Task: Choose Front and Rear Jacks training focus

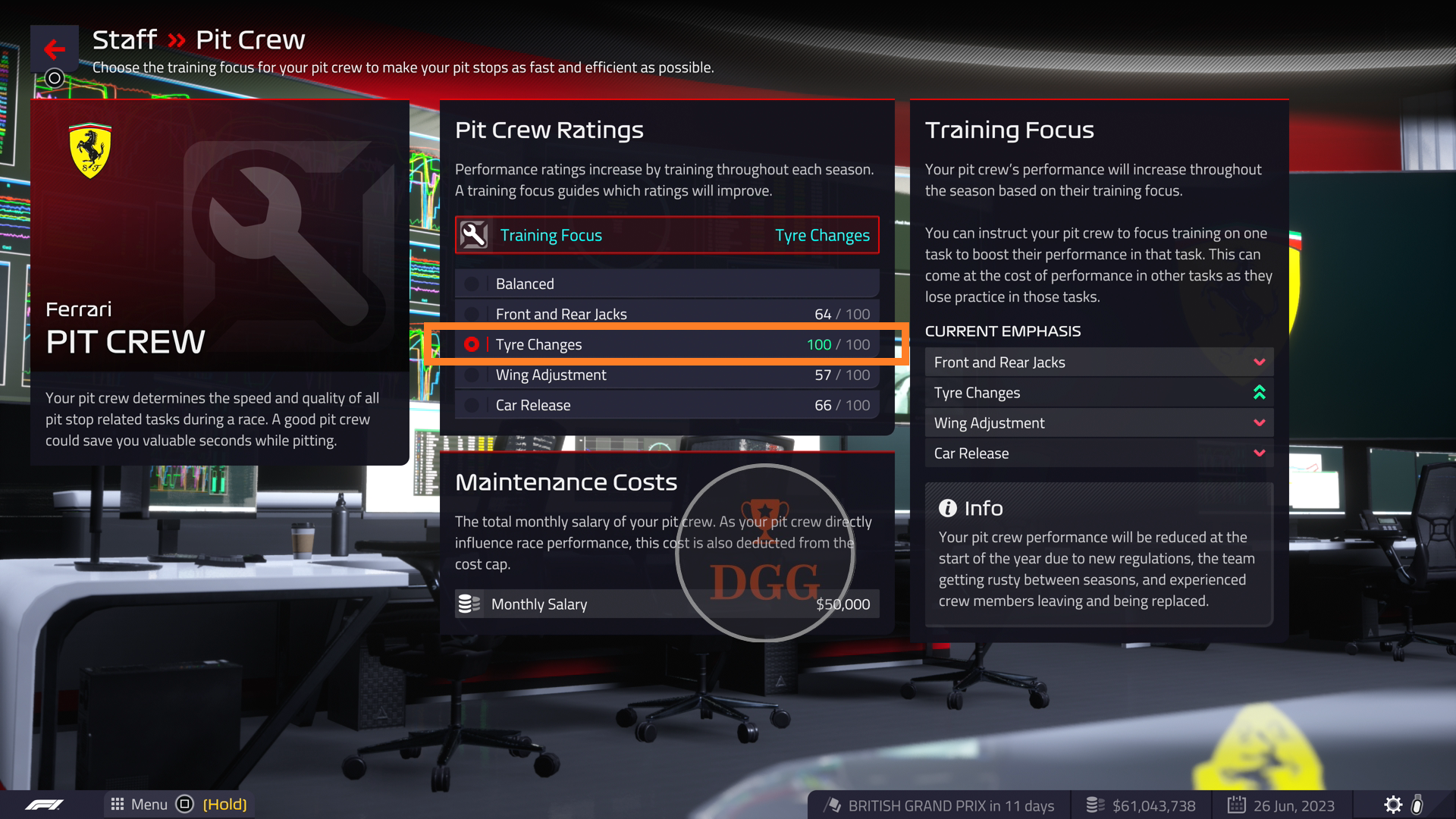Action: pos(667,314)
